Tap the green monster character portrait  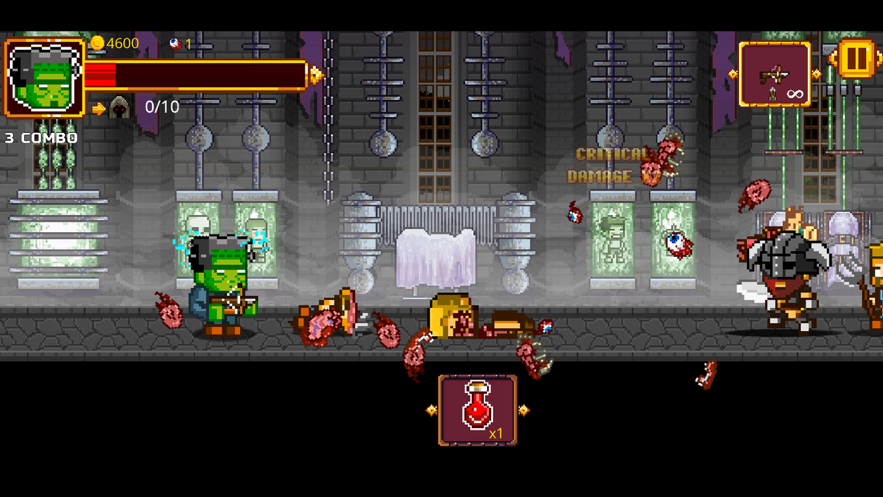point(44,78)
